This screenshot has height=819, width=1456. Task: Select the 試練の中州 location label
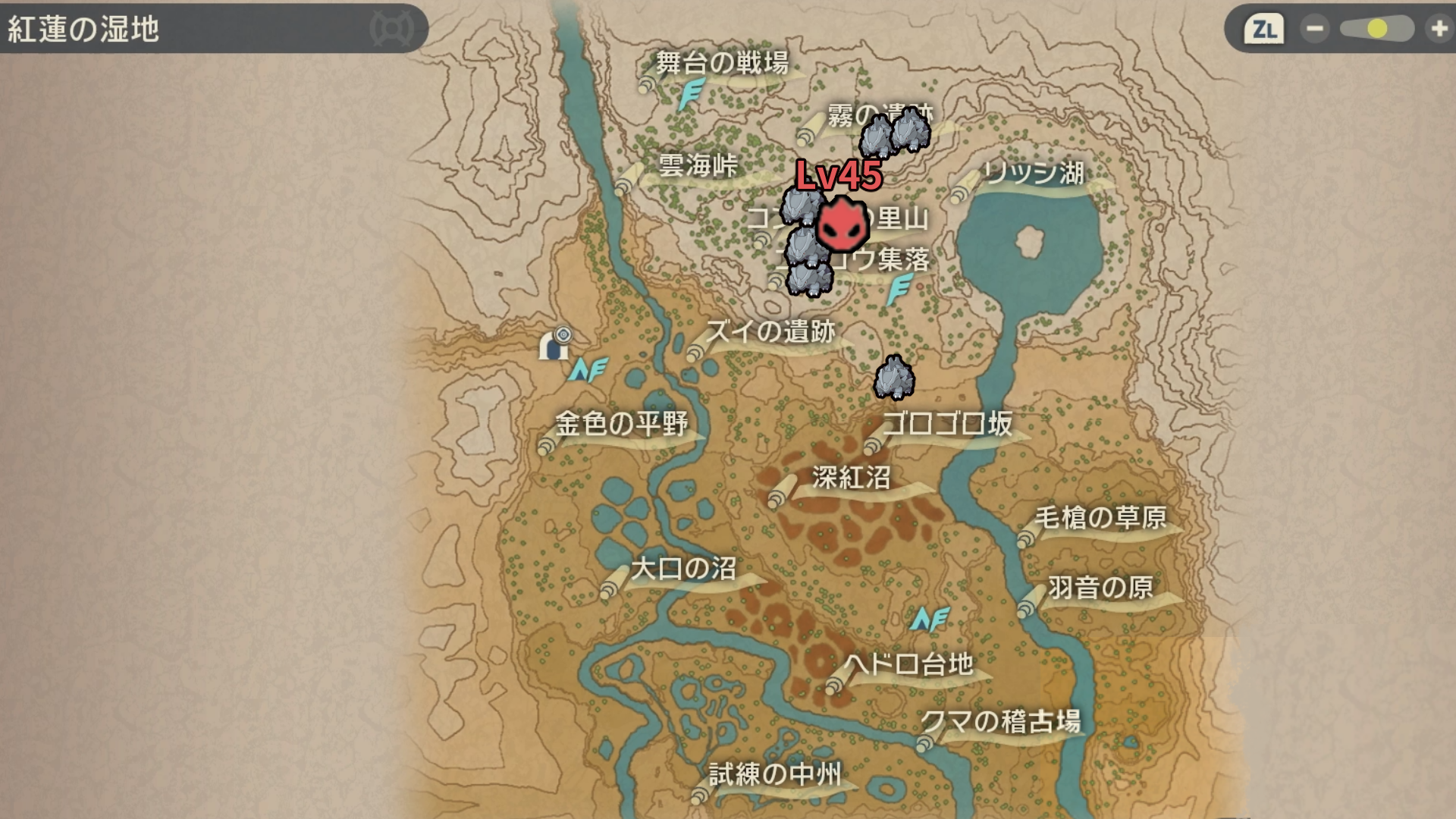pos(774,774)
